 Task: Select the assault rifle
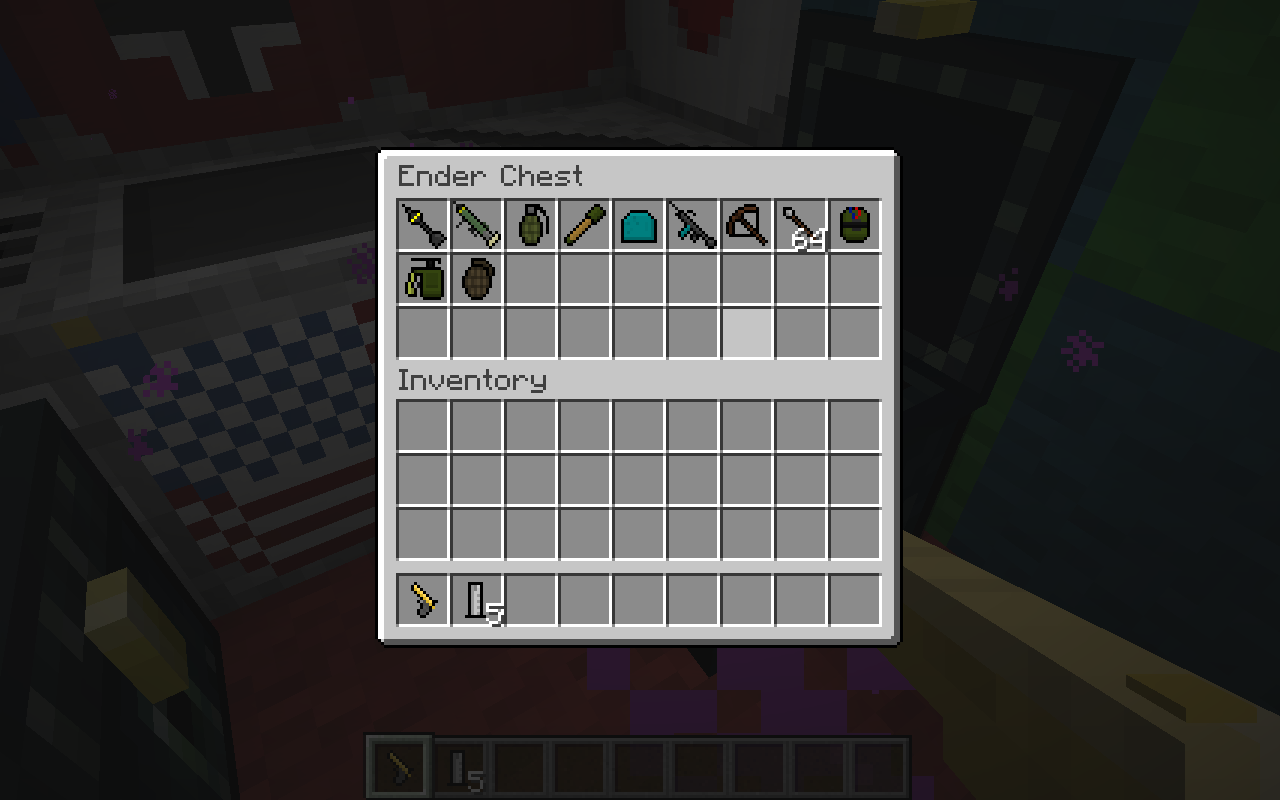tap(693, 224)
